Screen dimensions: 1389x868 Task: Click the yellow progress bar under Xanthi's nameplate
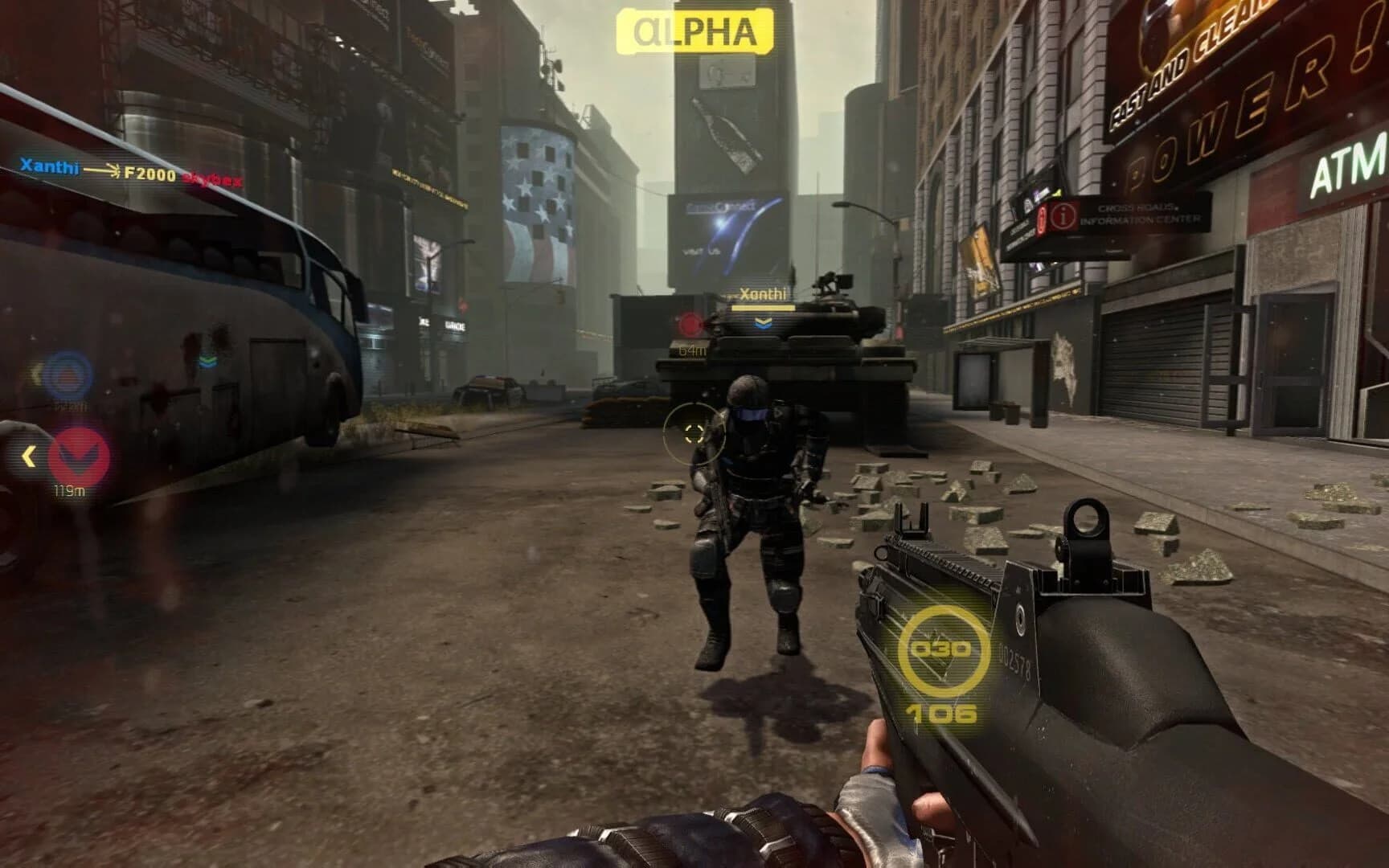pyautogui.click(x=764, y=308)
